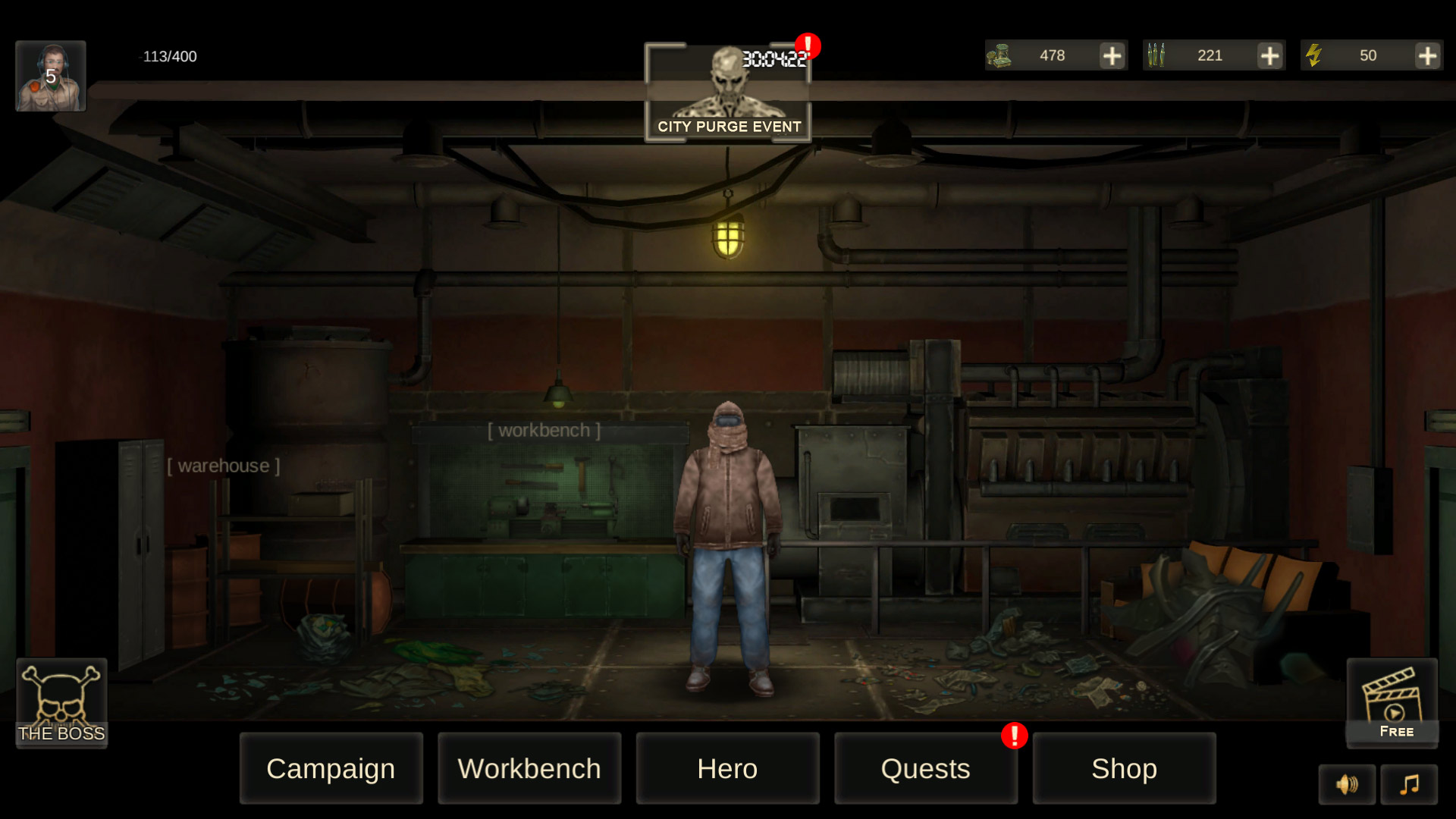This screenshot has height=819, width=1456.
Task: Add more supplies with the plus button
Action: click(1112, 55)
